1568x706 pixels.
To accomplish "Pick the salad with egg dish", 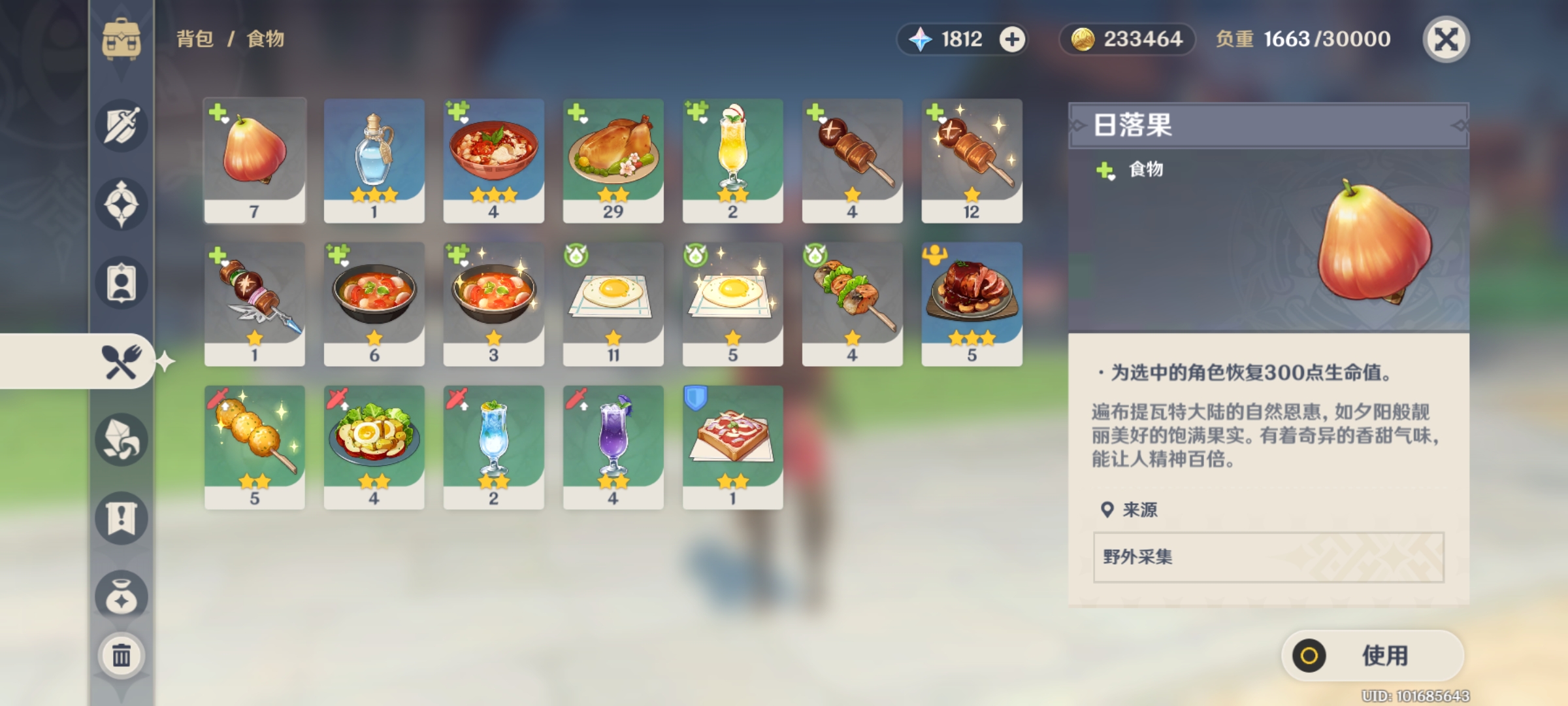I will pos(374,446).
